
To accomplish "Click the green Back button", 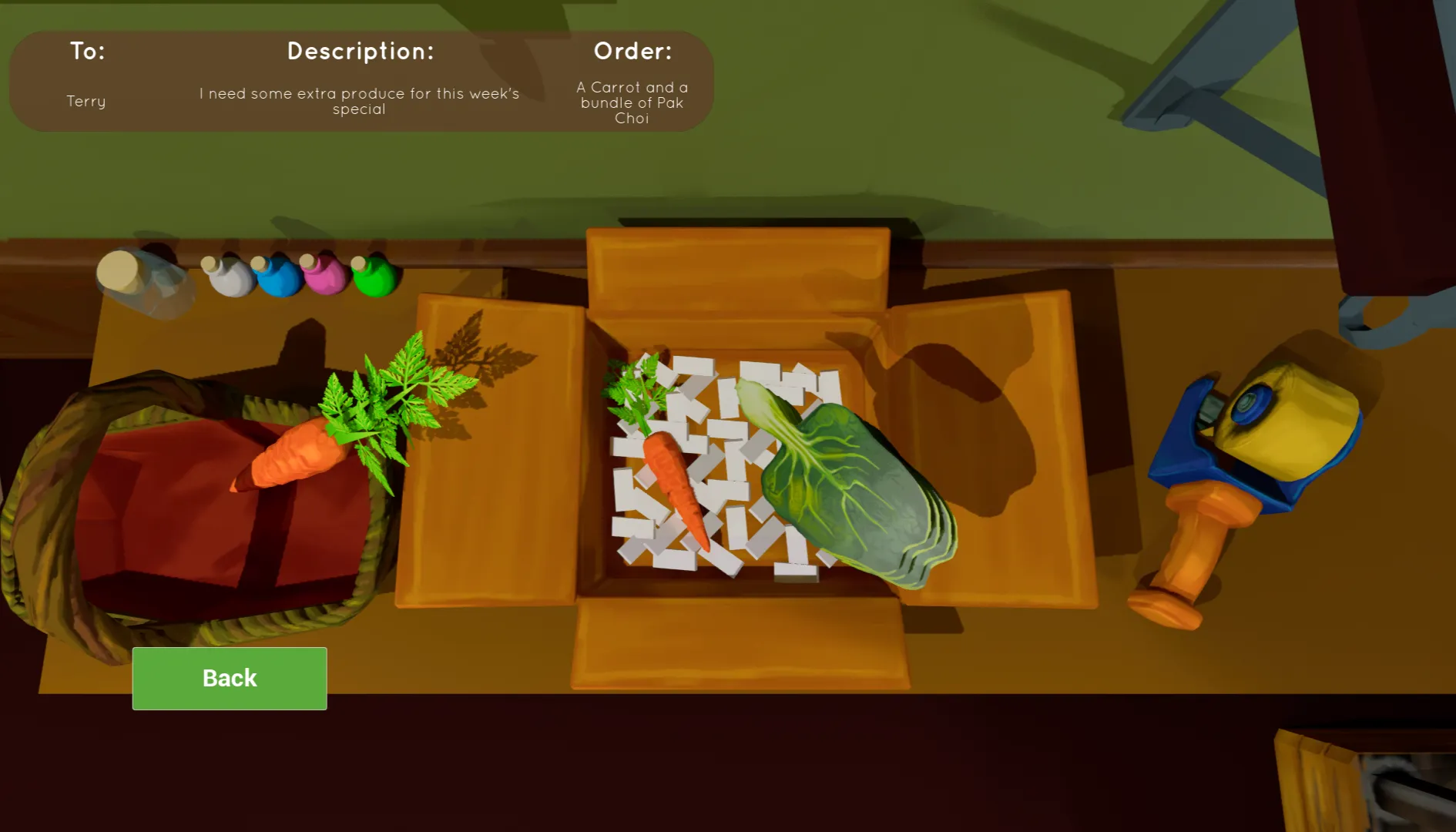I will (x=230, y=678).
